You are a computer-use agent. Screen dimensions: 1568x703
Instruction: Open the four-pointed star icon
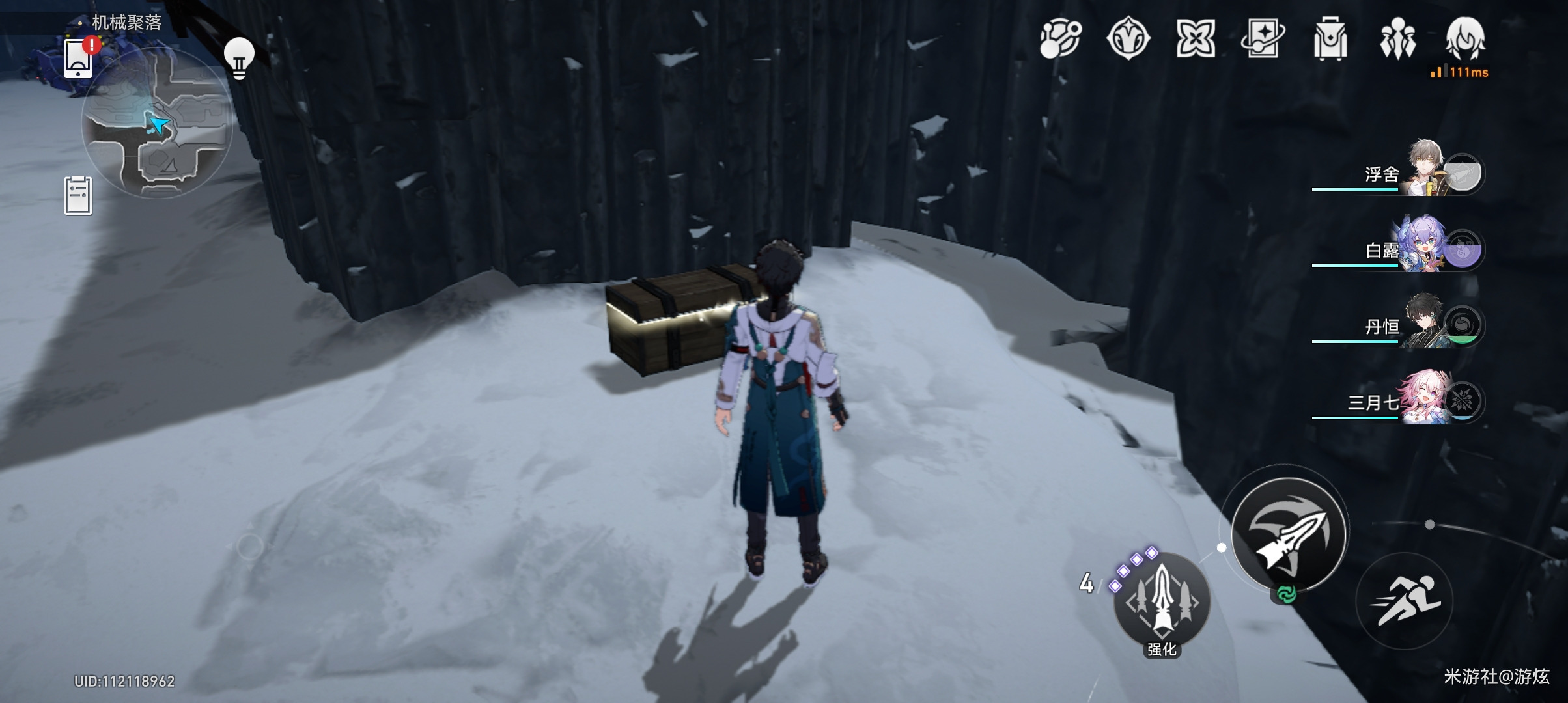[1196, 39]
